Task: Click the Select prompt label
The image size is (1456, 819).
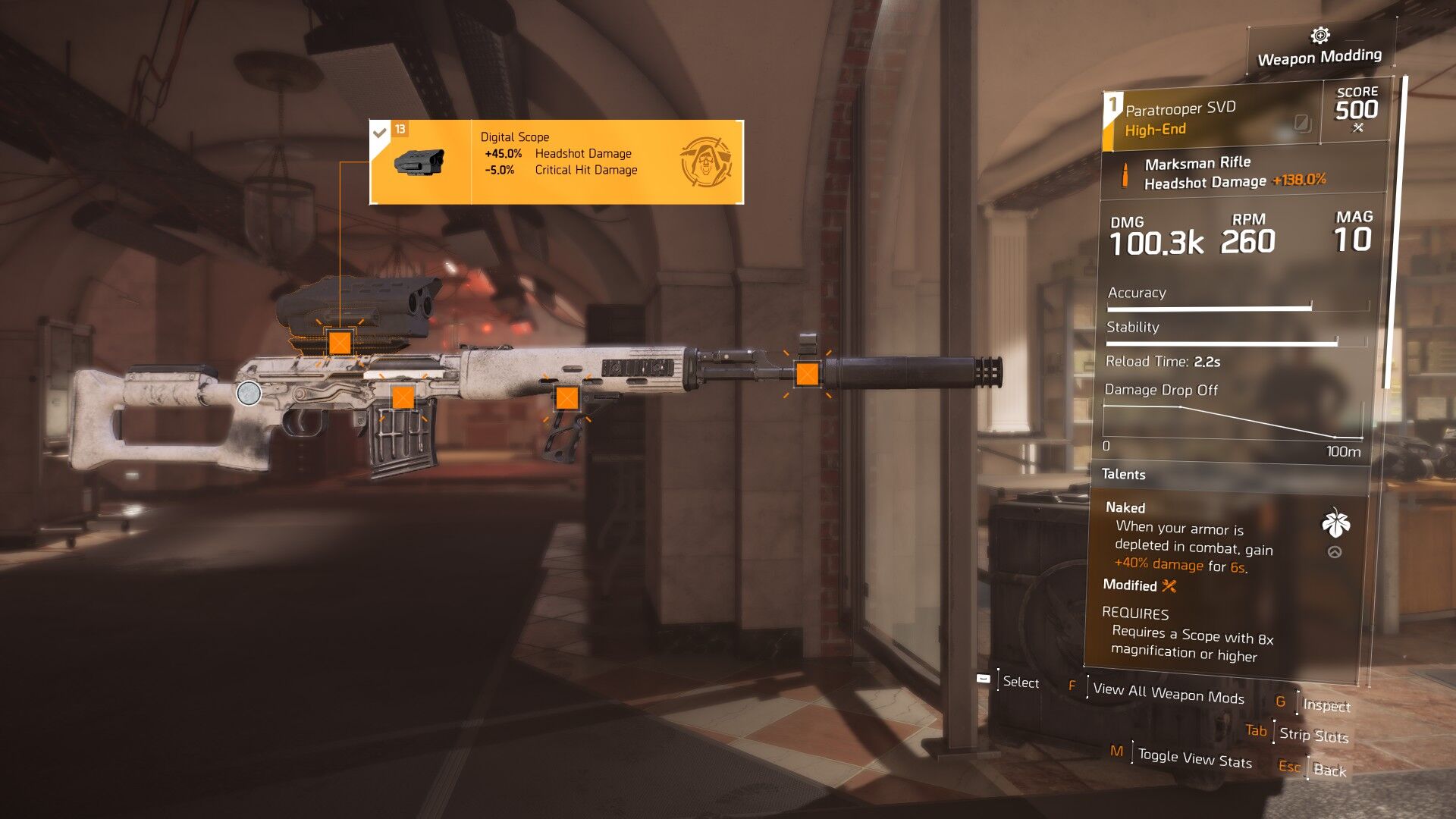Action: (1021, 682)
